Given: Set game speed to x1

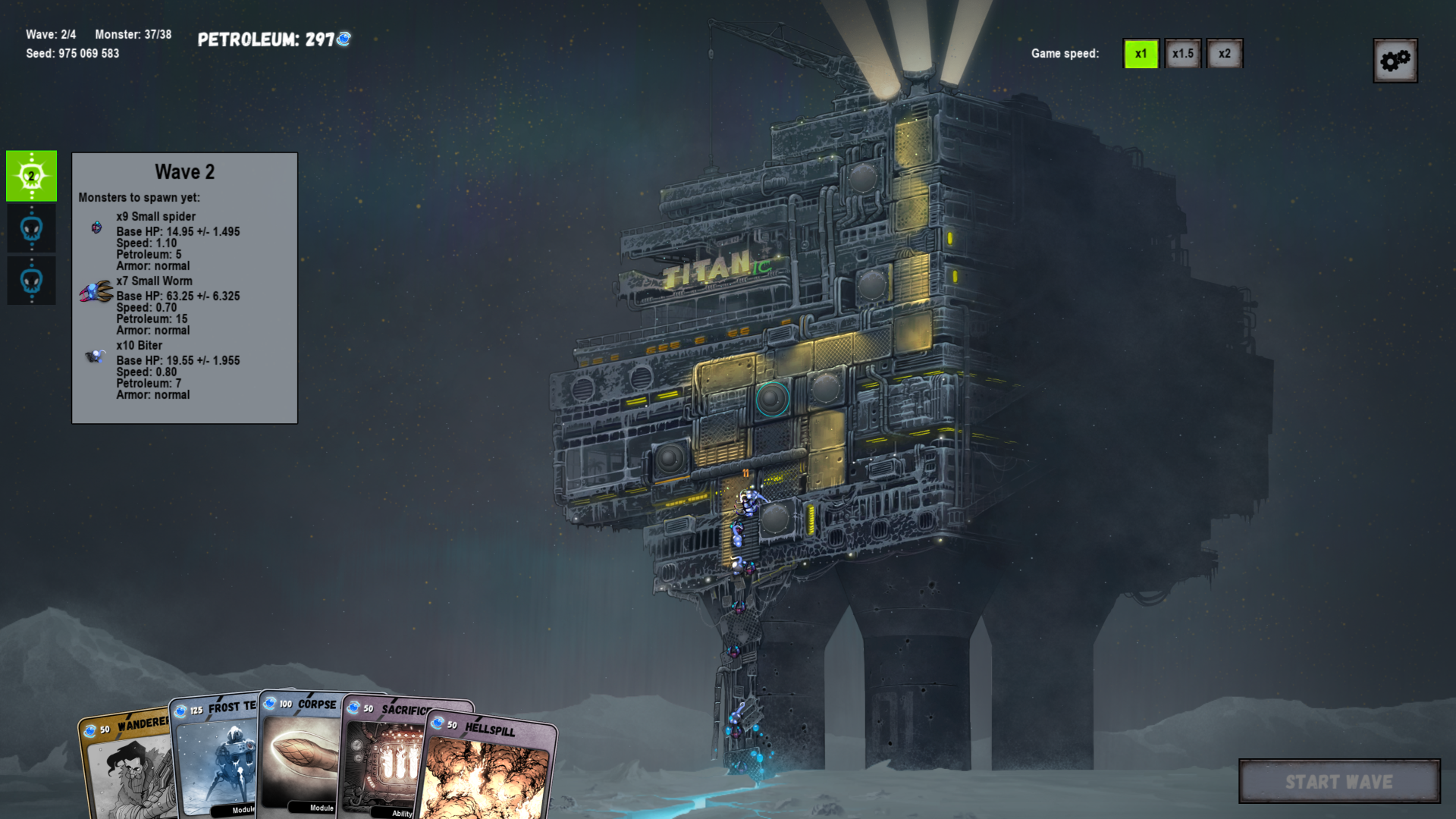Looking at the screenshot, I should [1141, 54].
